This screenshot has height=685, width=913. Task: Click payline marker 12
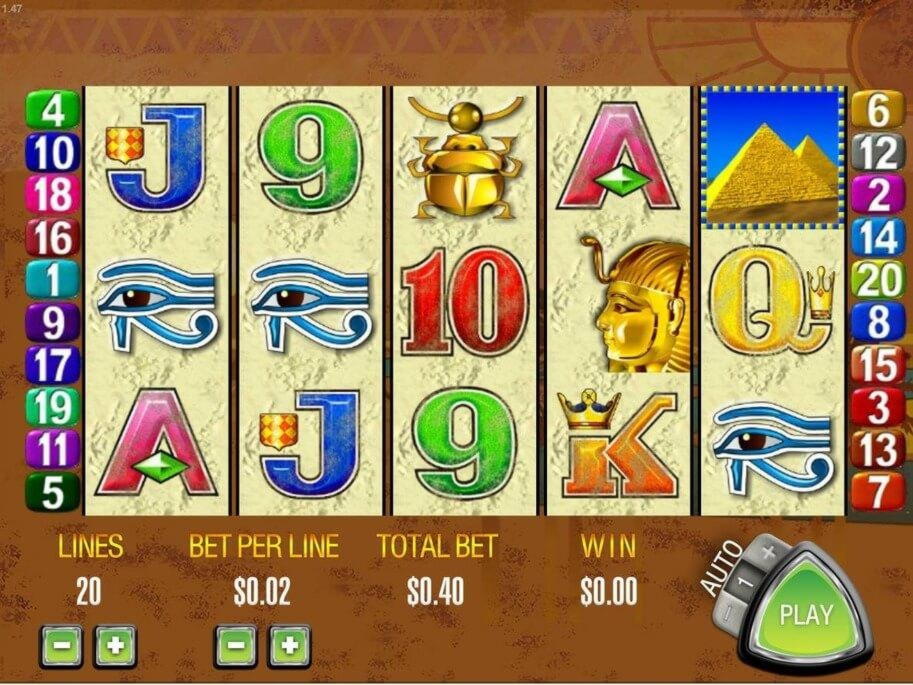pos(877,152)
